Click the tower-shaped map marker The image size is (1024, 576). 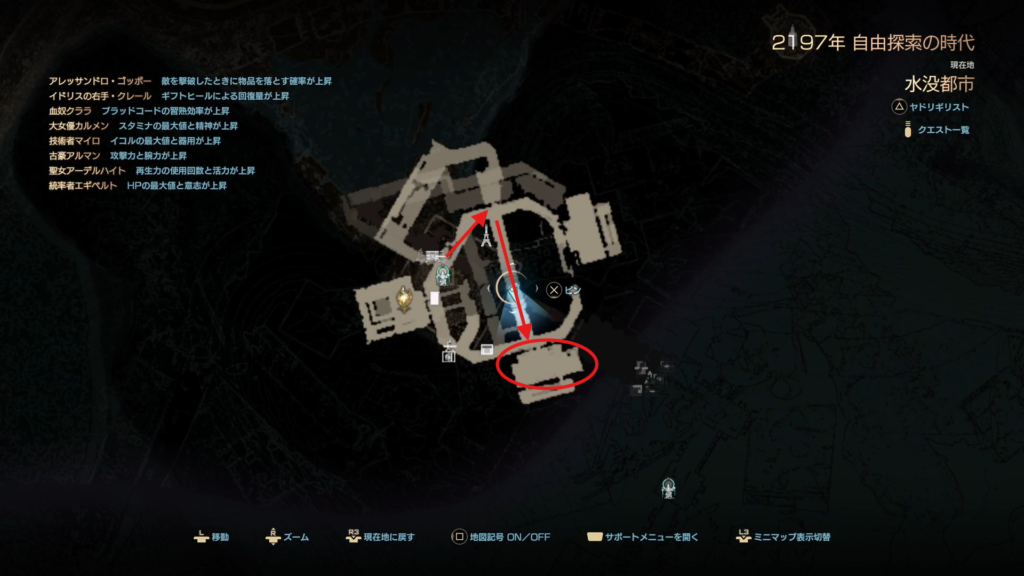coord(486,238)
